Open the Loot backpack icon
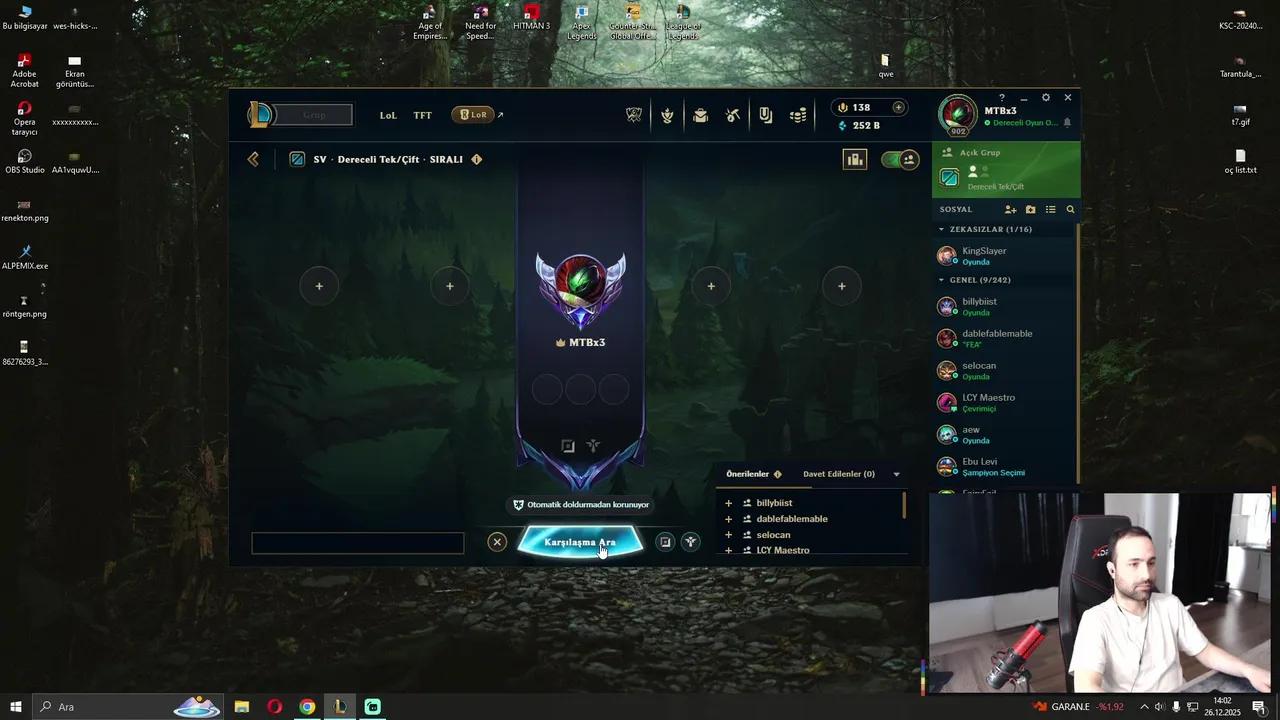 700,115
